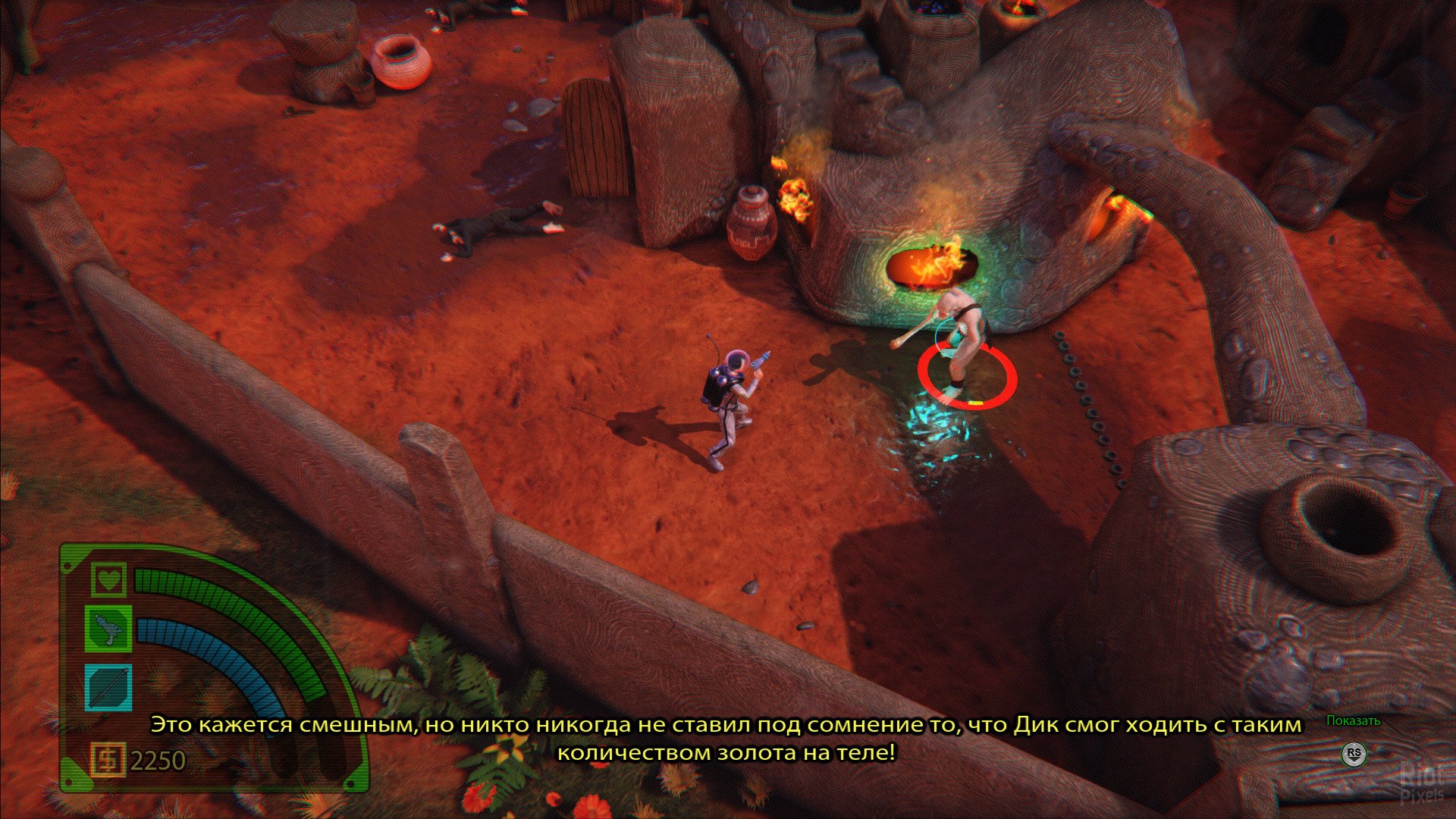The image size is (1456, 819).
Task: Click the dollar-sign money icon
Action: (x=108, y=759)
